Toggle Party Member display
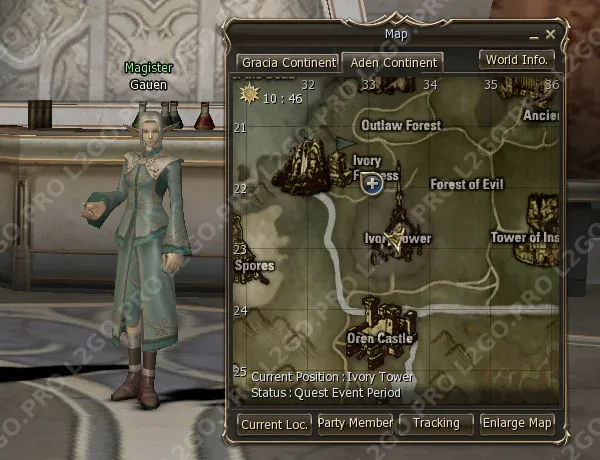 (x=355, y=424)
